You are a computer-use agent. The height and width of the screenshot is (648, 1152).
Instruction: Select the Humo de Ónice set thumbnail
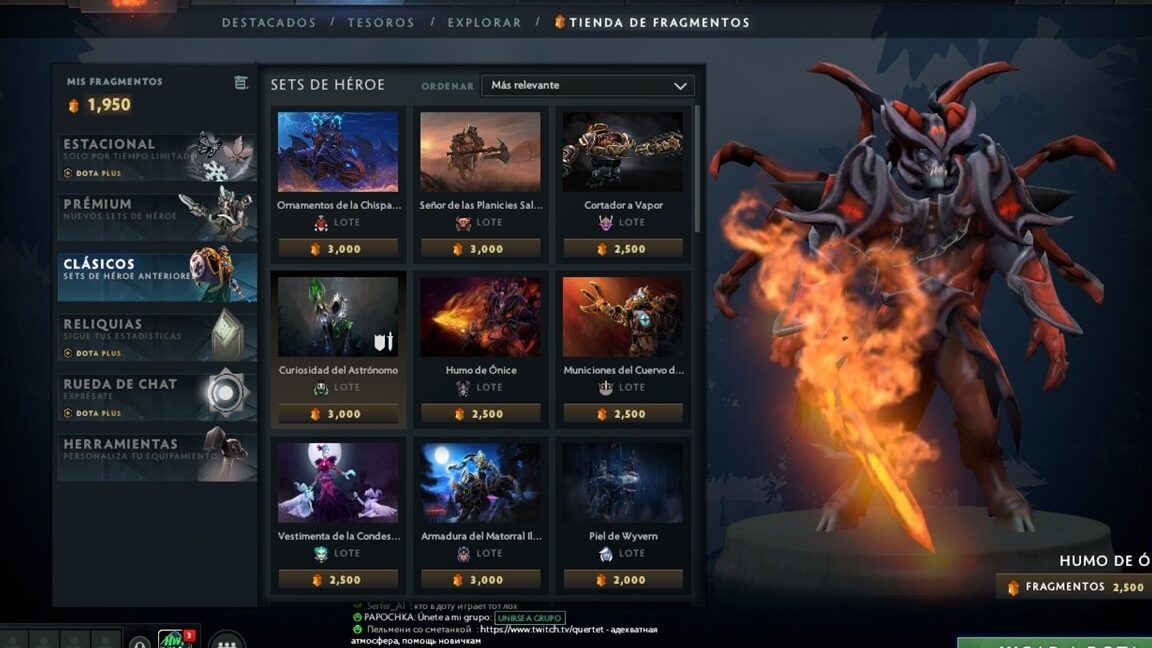coord(480,317)
